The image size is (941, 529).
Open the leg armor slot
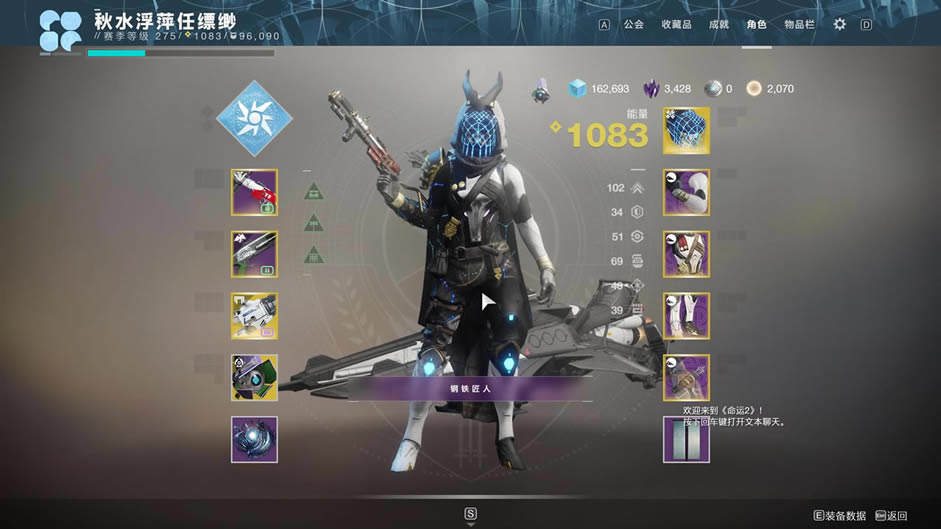pyautogui.click(x=686, y=316)
